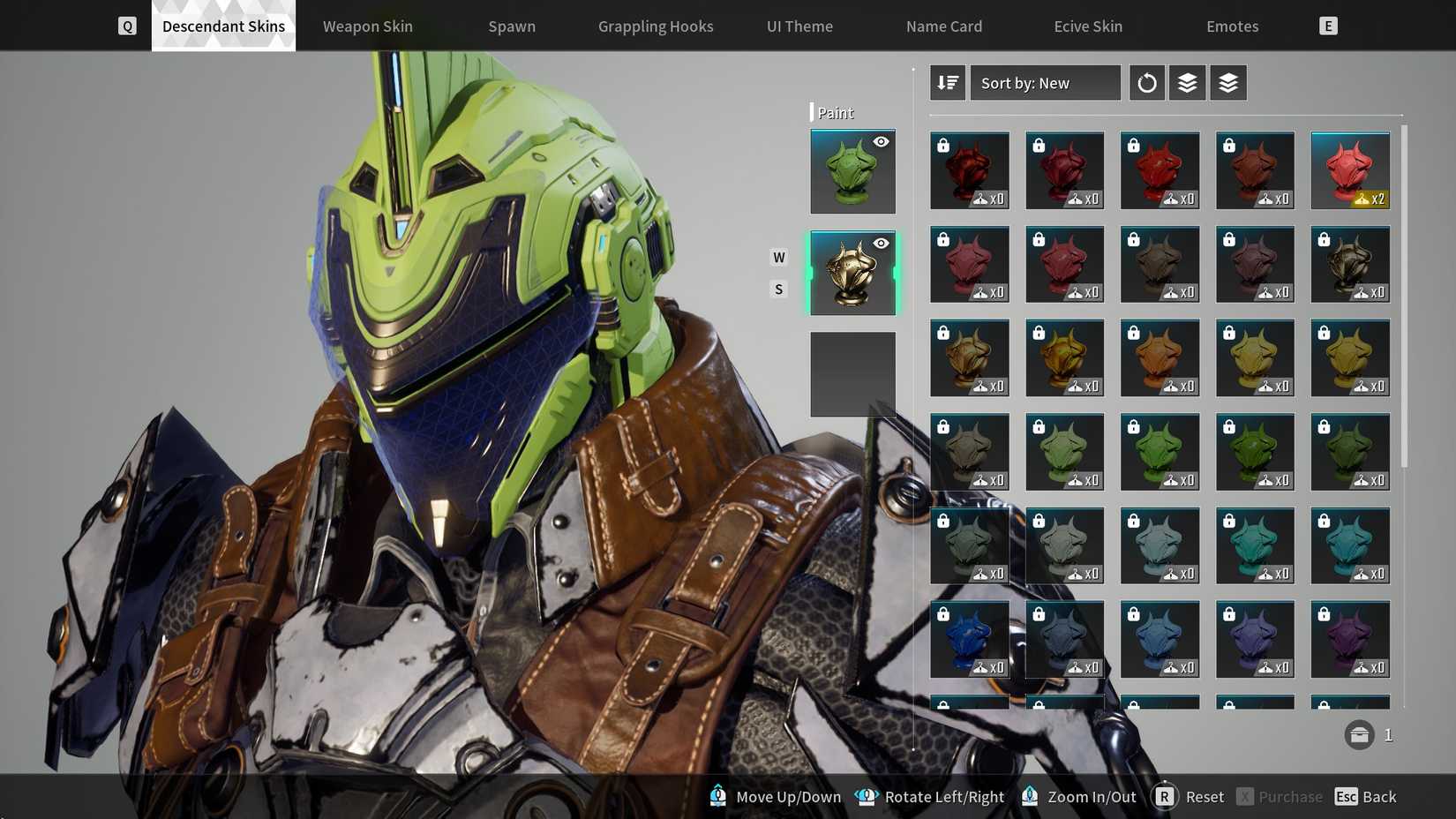Open the Grappling Hooks tab
The width and height of the screenshot is (1456, 819).
(655, 26)
